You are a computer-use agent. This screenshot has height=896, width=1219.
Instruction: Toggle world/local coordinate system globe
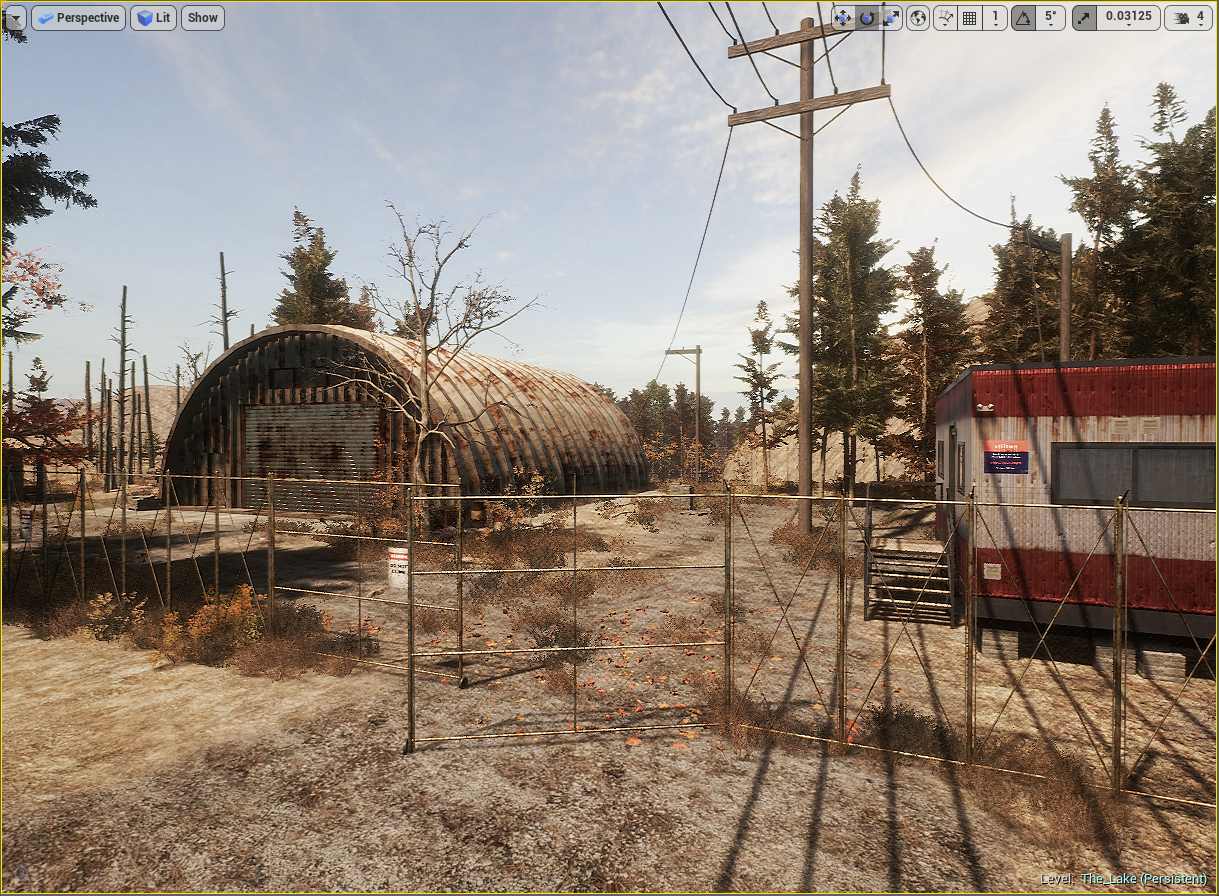(x=918, y=17)
